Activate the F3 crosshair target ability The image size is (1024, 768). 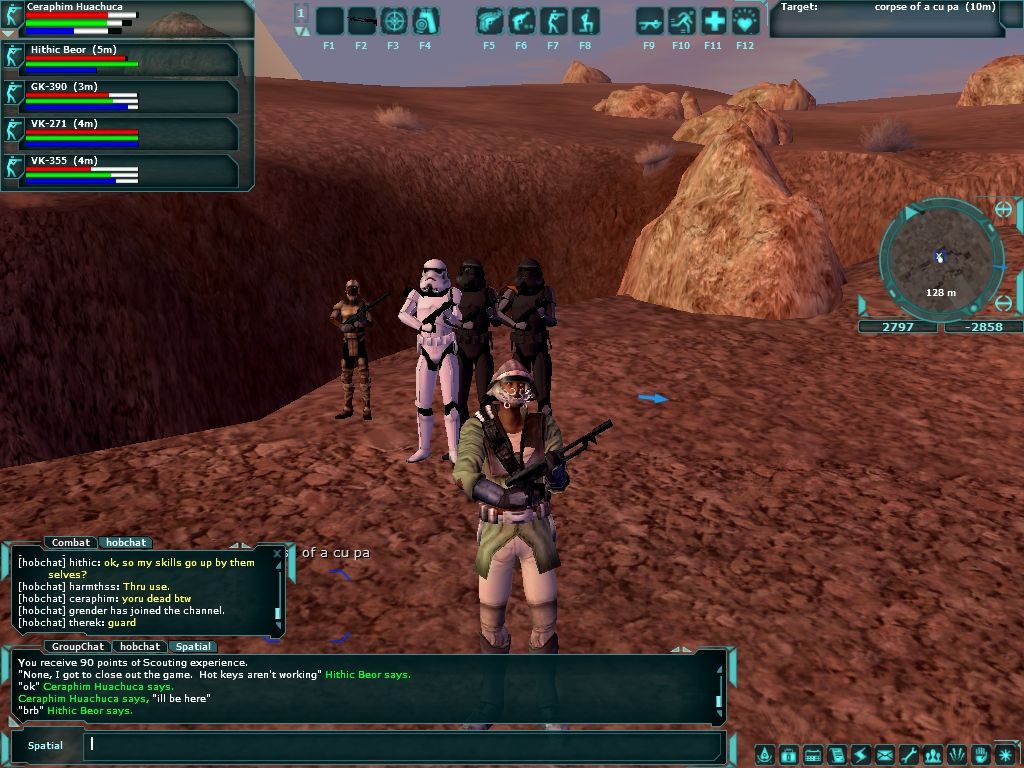click(394, 21)
